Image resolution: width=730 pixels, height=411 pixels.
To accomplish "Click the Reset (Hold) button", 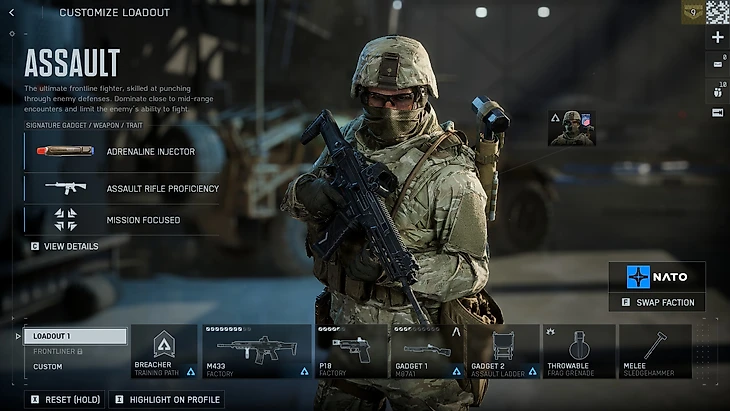I will [x=64, y=399].
